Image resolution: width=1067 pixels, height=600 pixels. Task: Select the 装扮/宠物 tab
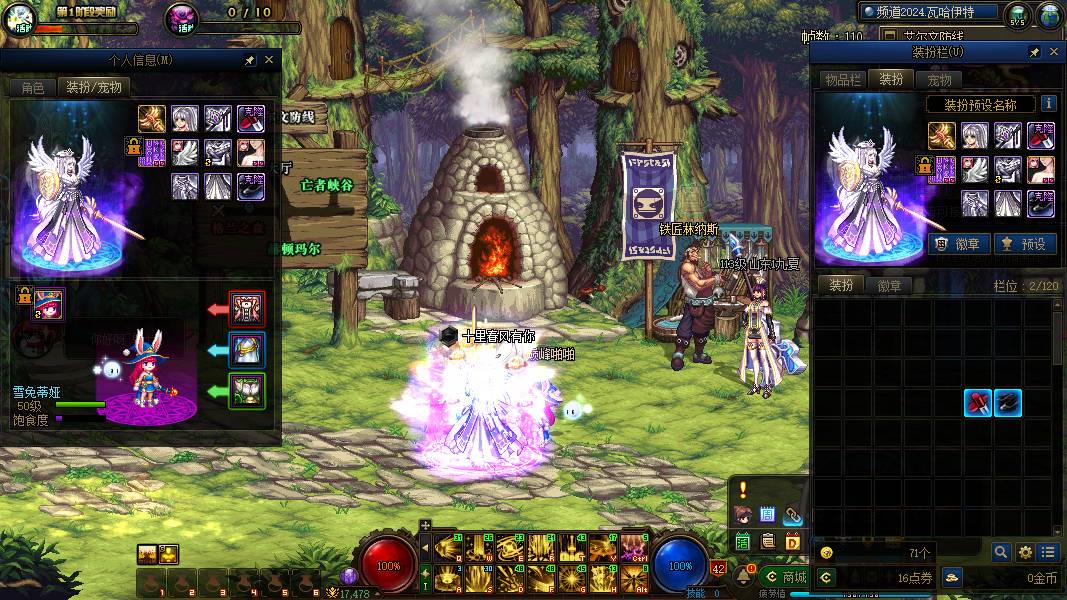click(94, 87)
